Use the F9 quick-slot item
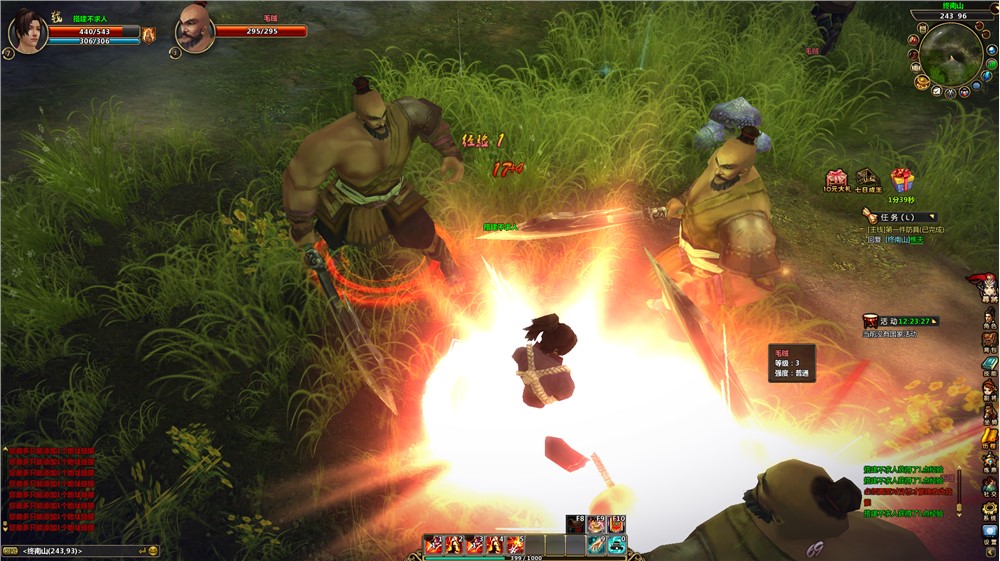The image size is (1000, 561). (x=598, y=525)
